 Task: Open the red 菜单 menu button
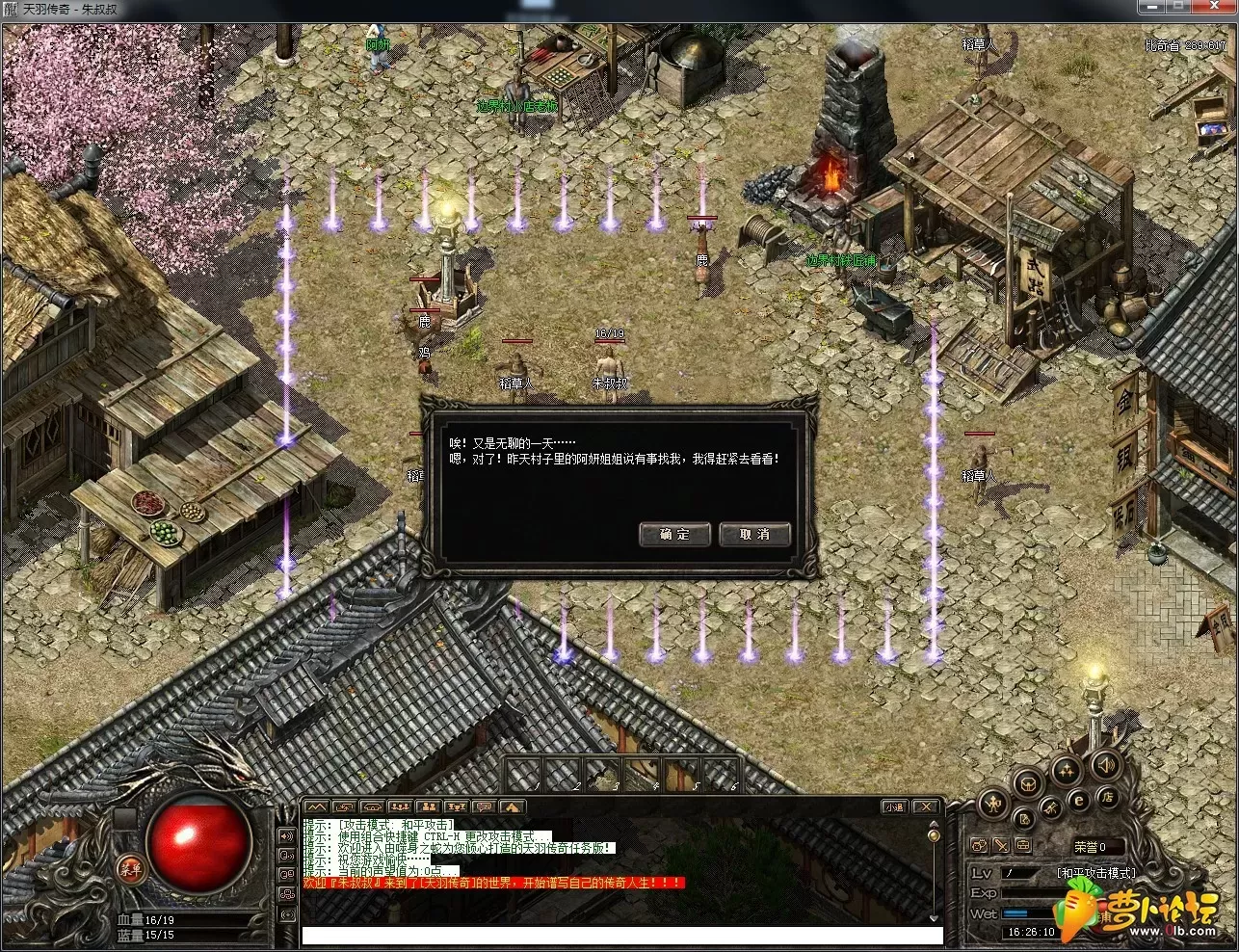click(130, 865)
